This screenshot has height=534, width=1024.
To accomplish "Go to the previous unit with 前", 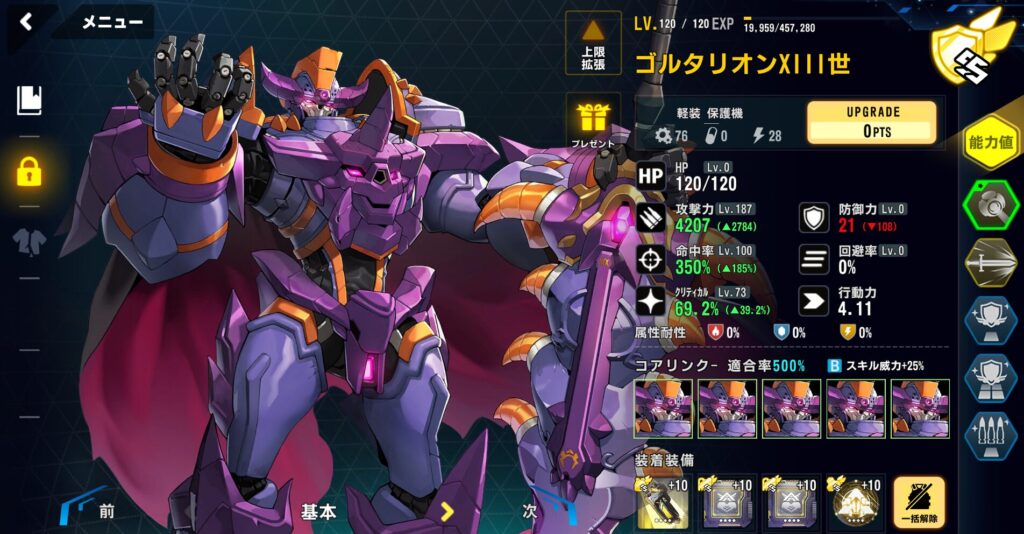I will 104,511.
